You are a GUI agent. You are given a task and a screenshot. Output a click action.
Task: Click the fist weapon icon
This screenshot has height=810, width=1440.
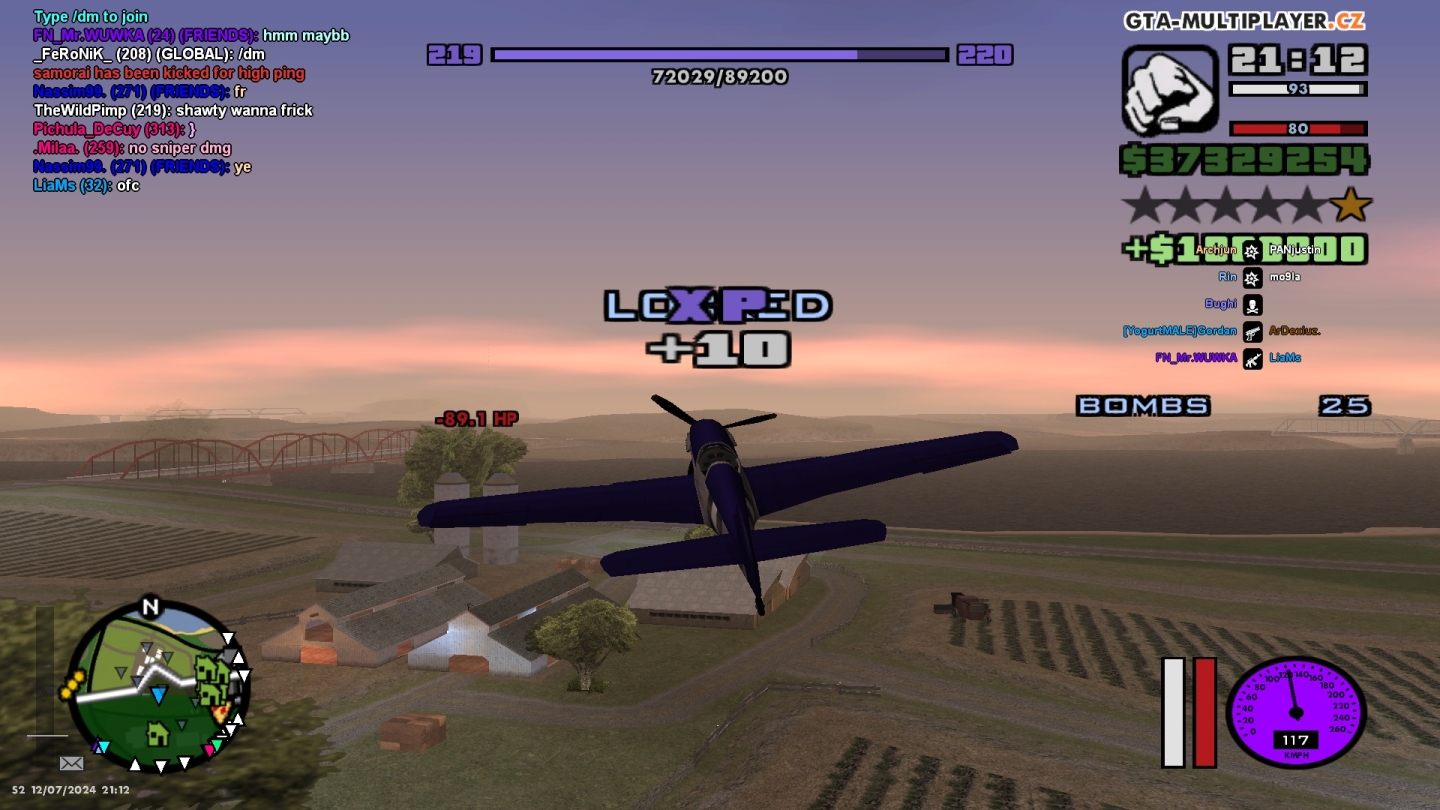click(x=1170, y=90)
